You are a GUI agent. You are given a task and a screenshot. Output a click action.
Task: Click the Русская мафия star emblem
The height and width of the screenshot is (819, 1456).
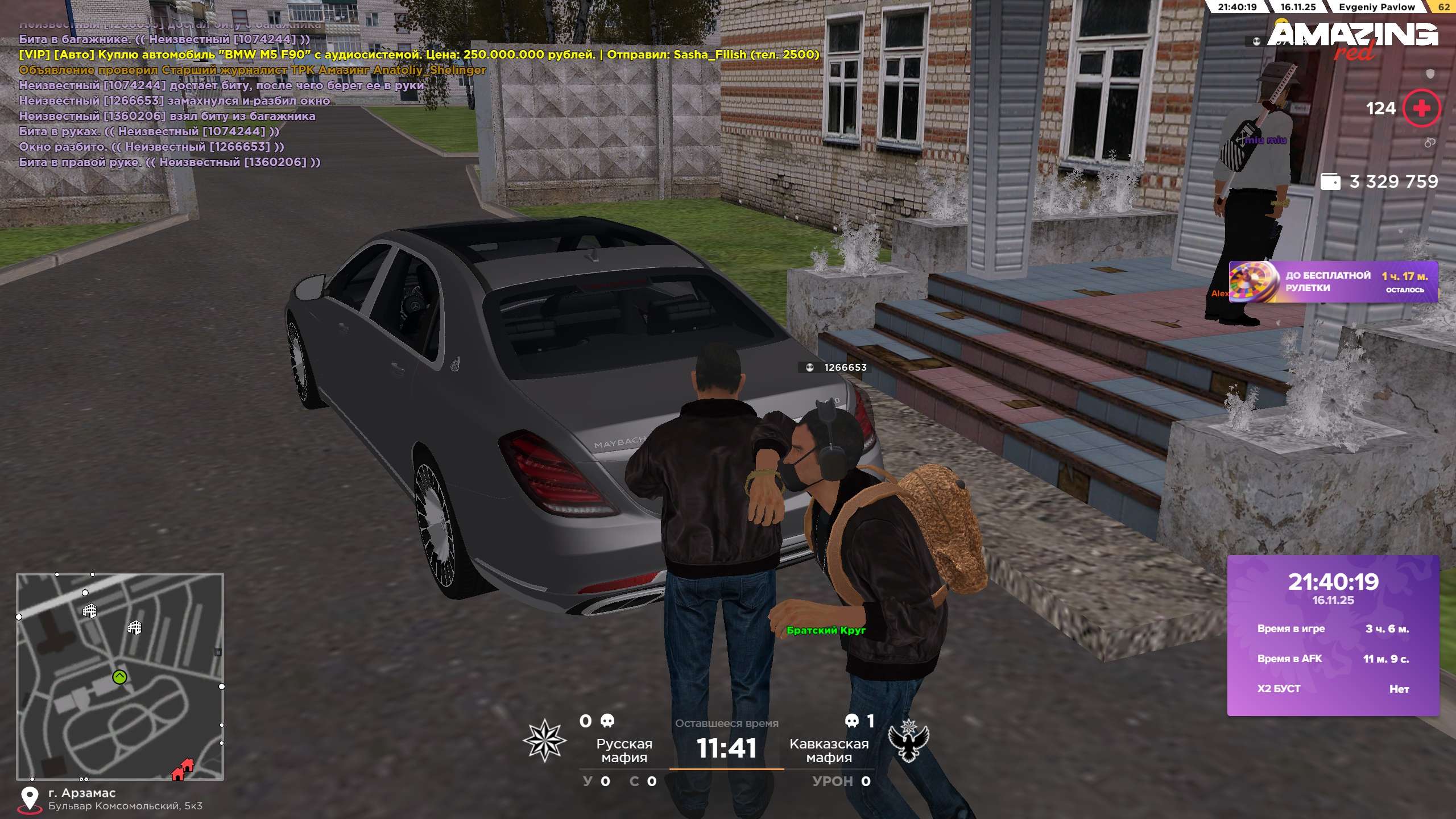pyautogui.click(x=544, y=740)
